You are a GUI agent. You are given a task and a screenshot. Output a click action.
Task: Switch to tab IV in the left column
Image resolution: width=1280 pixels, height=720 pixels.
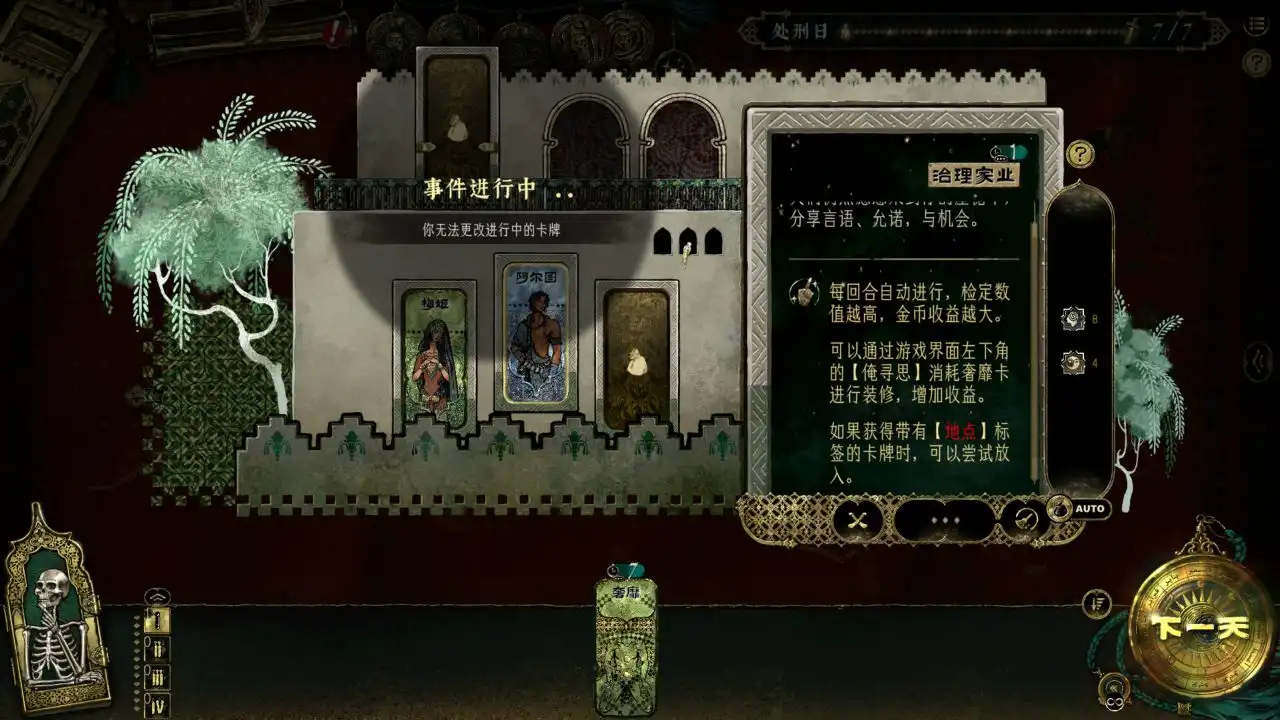pos(157,703)
